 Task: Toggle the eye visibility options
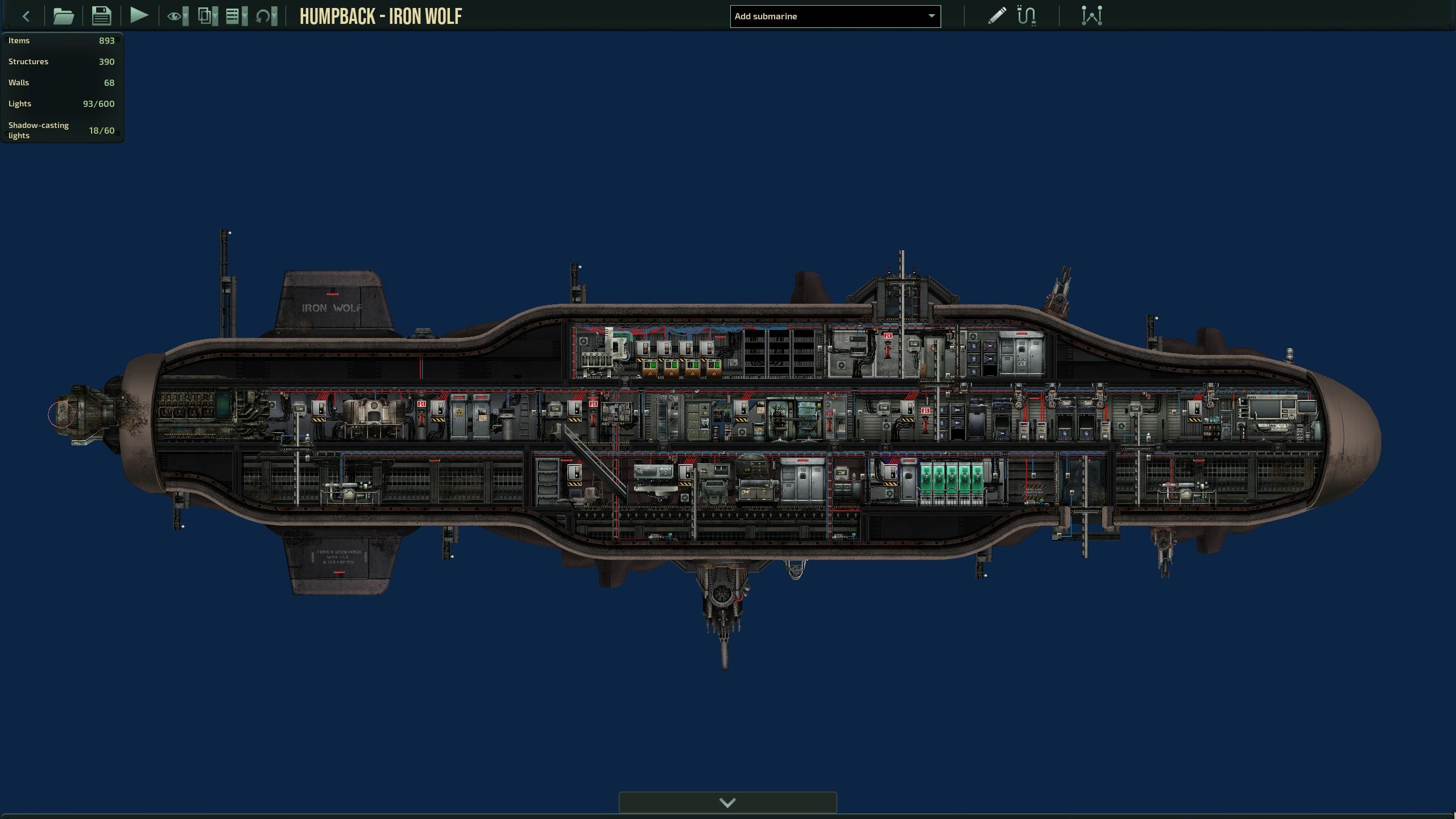pos(177,16)
